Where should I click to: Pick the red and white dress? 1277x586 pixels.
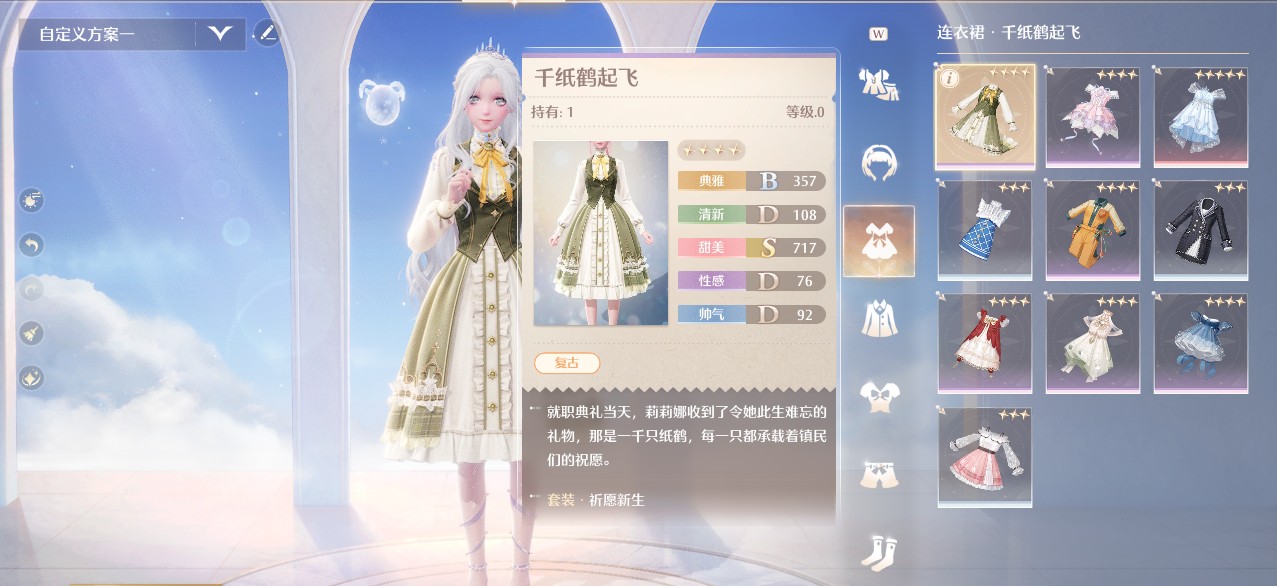click(x=984, y=342)
